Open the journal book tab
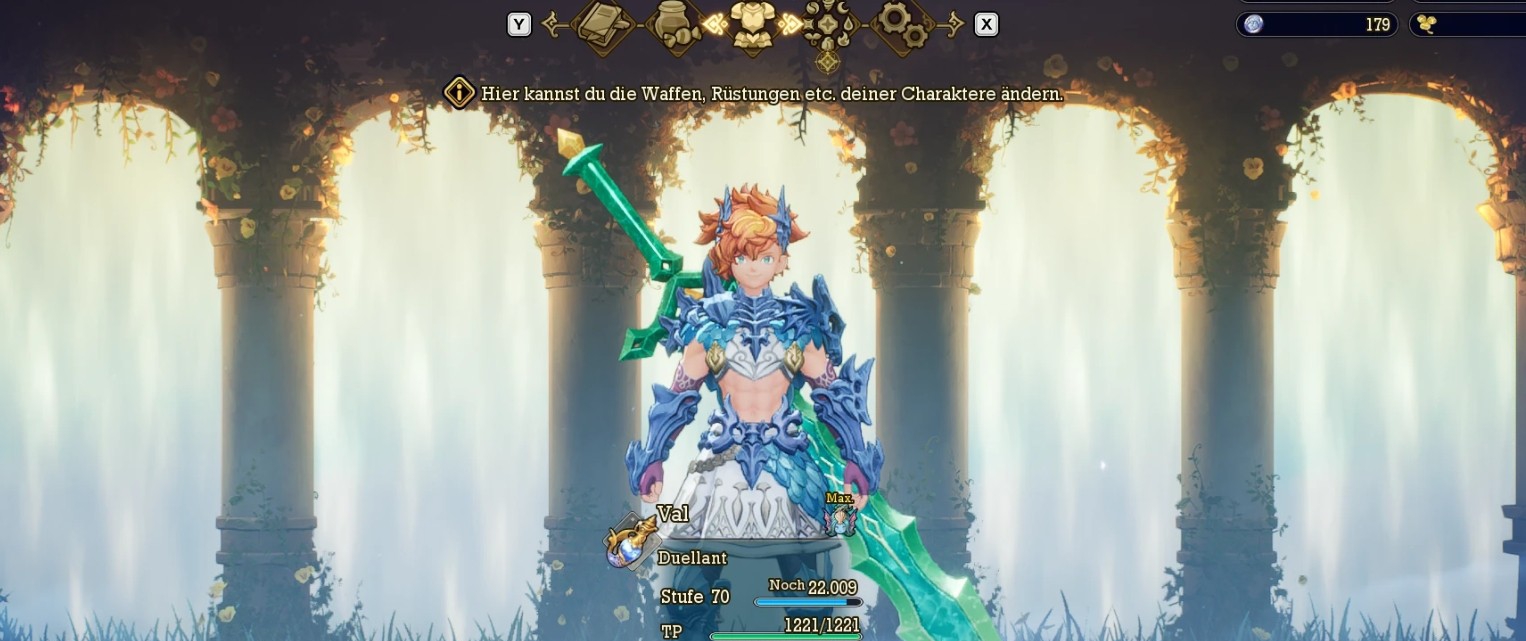1526x641 pixels. (603, 23)
